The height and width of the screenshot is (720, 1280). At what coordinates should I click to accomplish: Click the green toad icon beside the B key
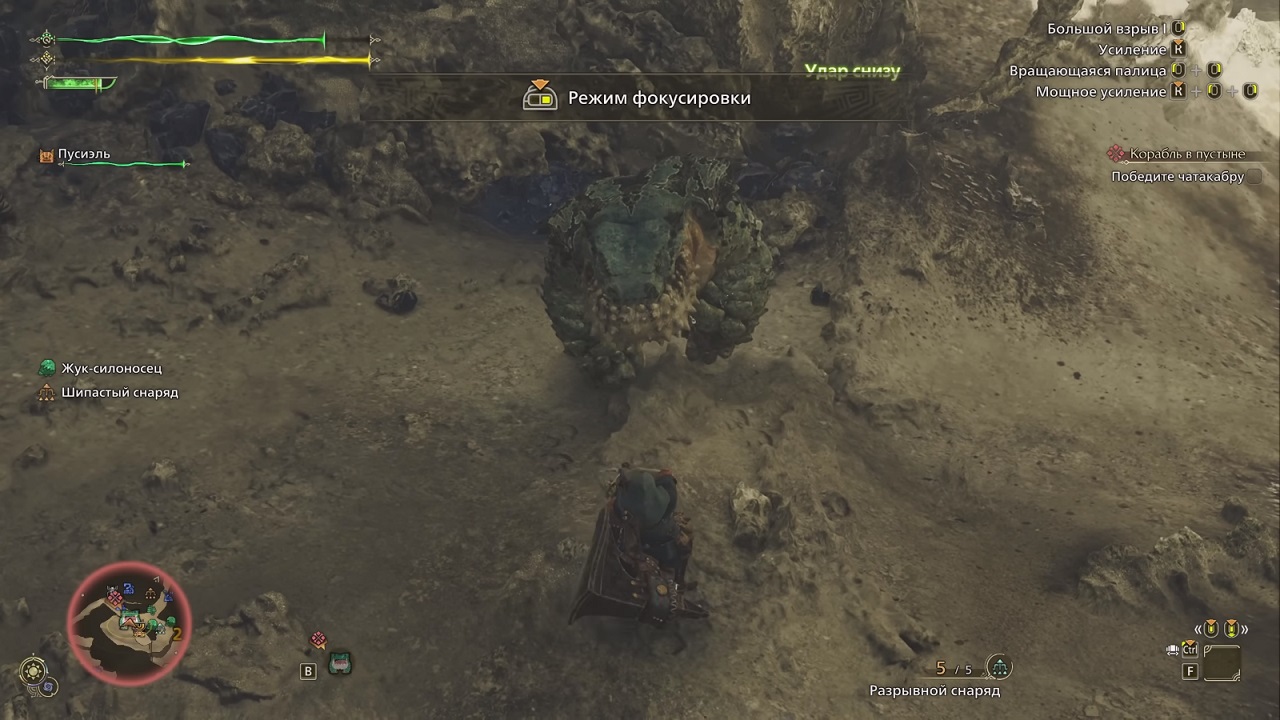pos(340,661)
